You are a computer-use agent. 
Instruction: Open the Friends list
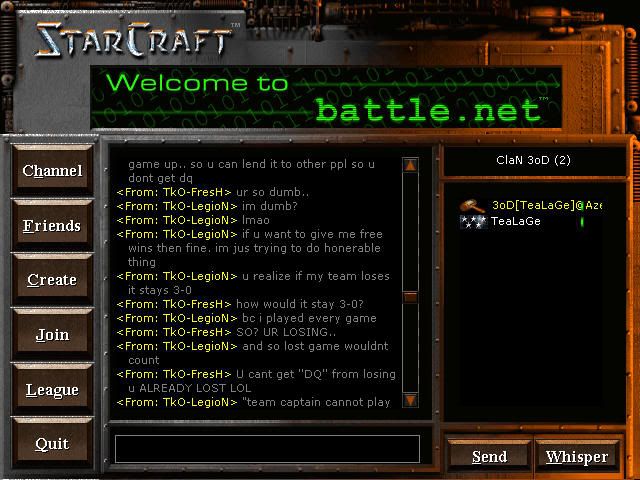click(52, 226)
